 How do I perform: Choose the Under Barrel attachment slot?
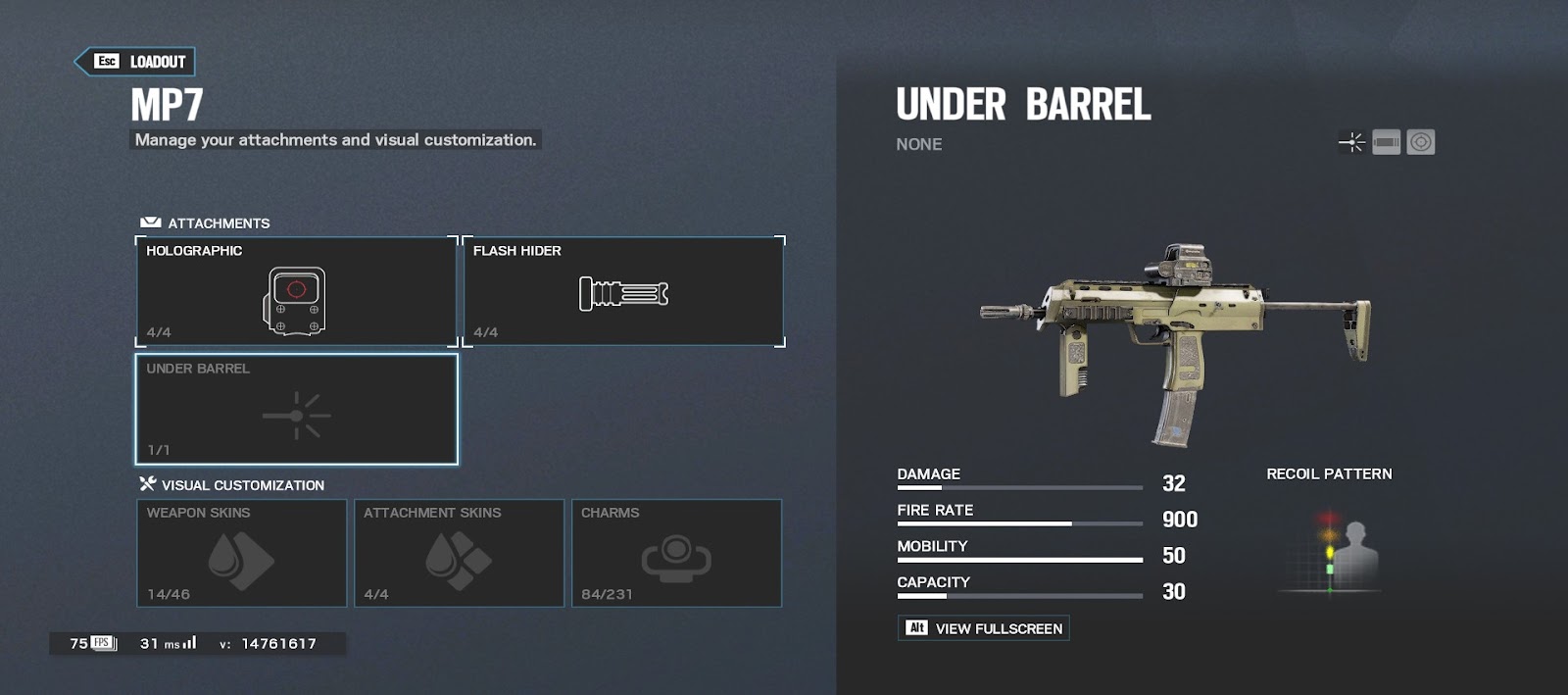click(296, 409)
